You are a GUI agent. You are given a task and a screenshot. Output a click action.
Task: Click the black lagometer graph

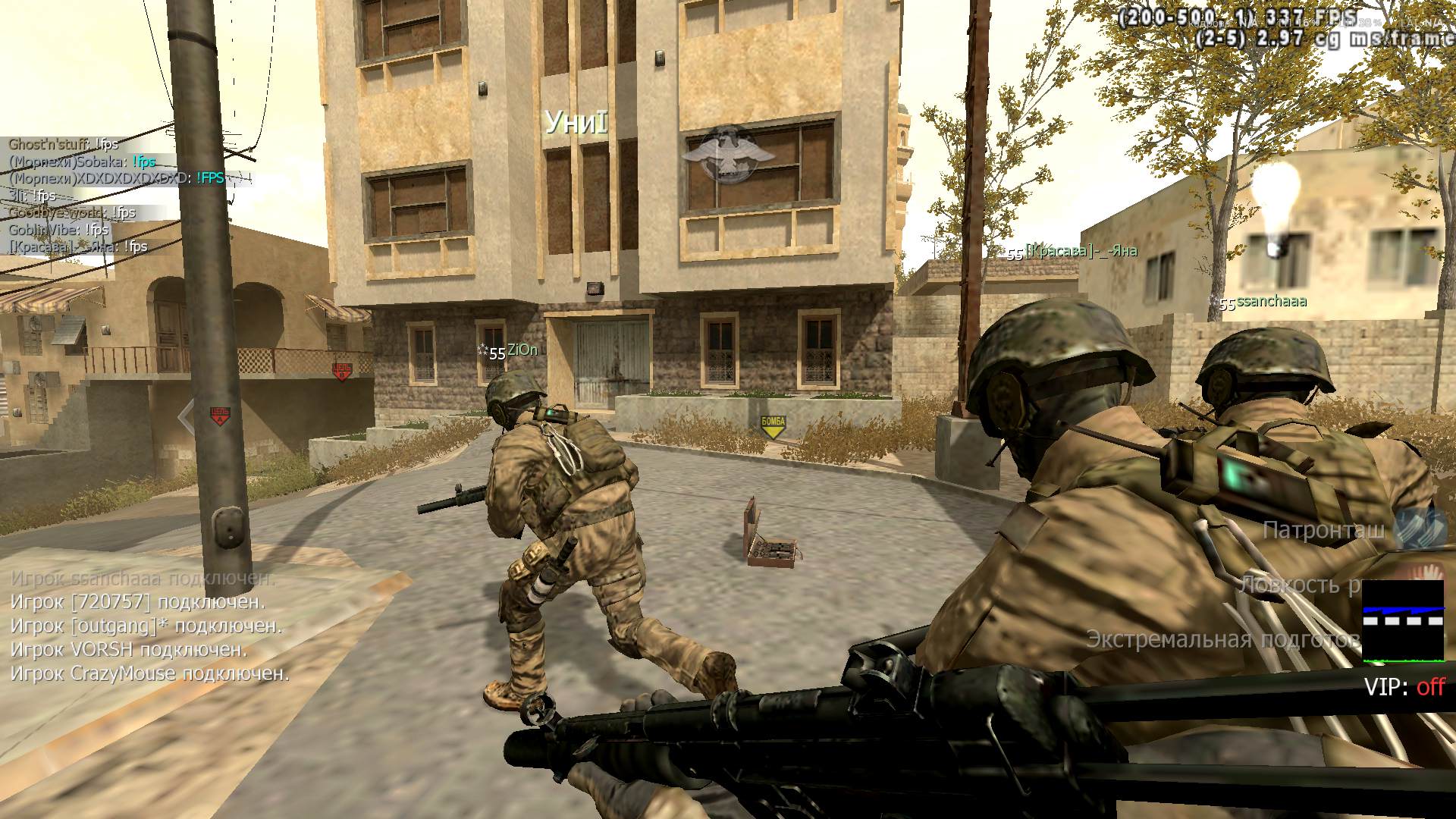[1403, 620]
